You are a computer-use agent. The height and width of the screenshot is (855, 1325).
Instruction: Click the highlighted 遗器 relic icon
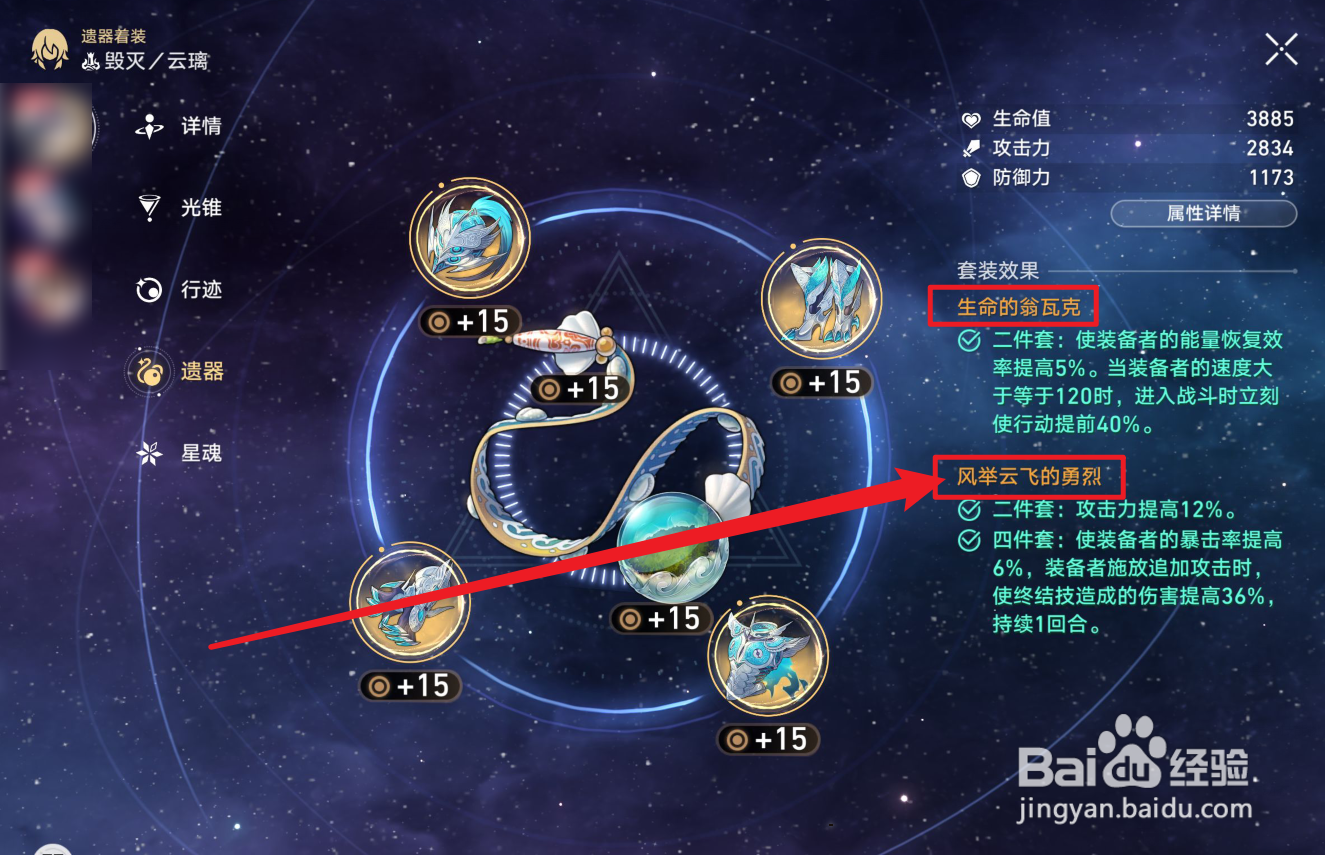click(149, 371)
